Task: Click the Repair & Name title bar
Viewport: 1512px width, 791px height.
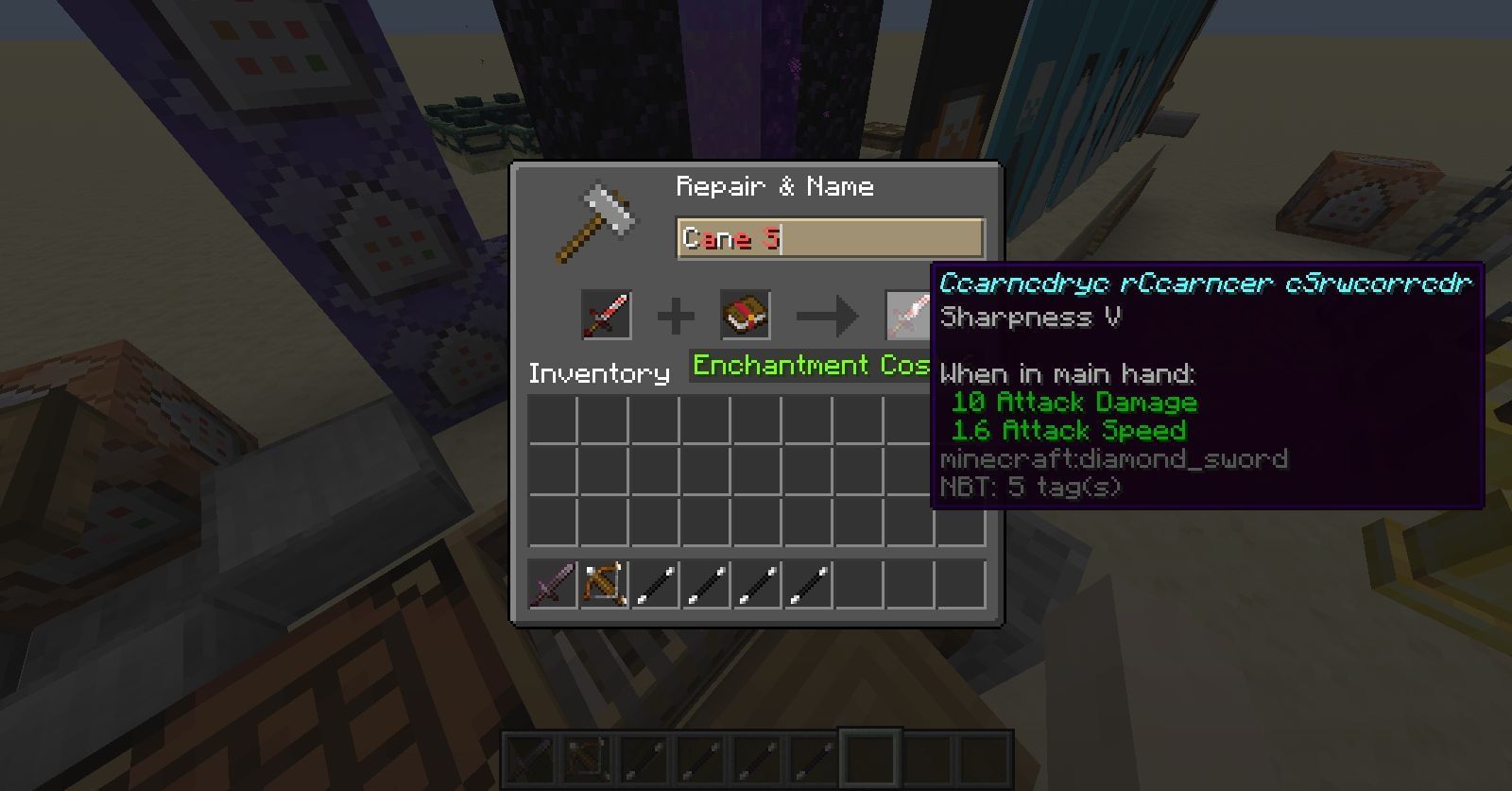Action: point(775,186)
